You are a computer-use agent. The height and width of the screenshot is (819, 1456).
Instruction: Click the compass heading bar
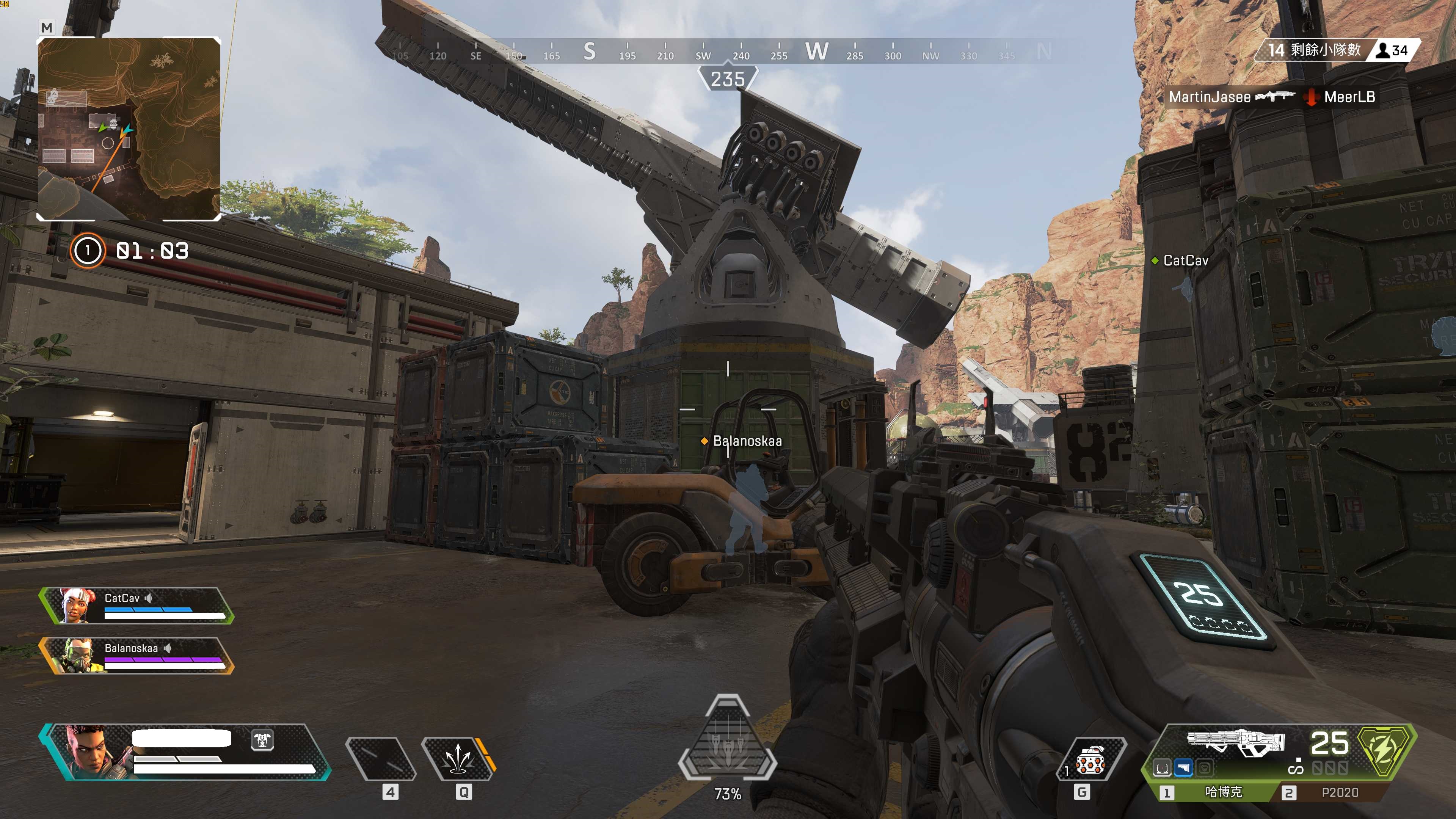pyautogui.click(x=728, y=52)
